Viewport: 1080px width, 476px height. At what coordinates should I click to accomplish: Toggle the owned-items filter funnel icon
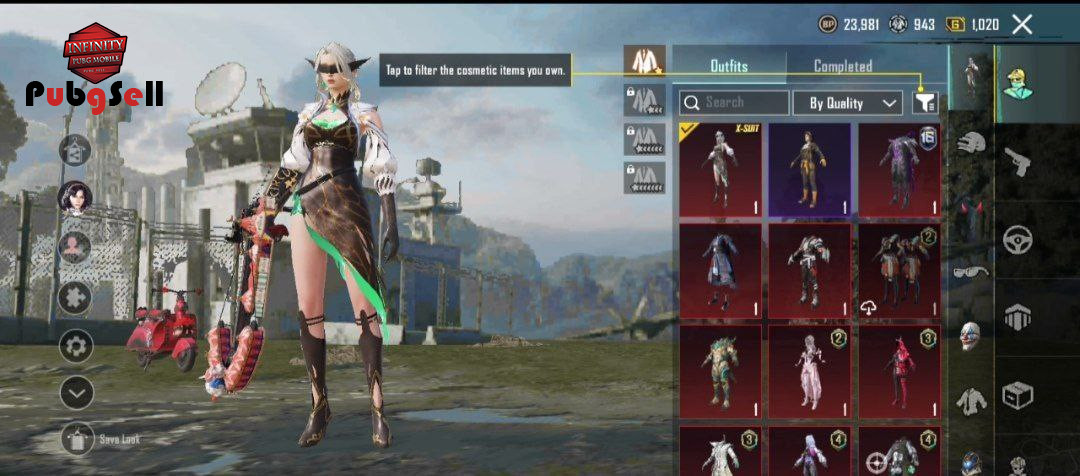pyautogui.click(x=926, y=102)
